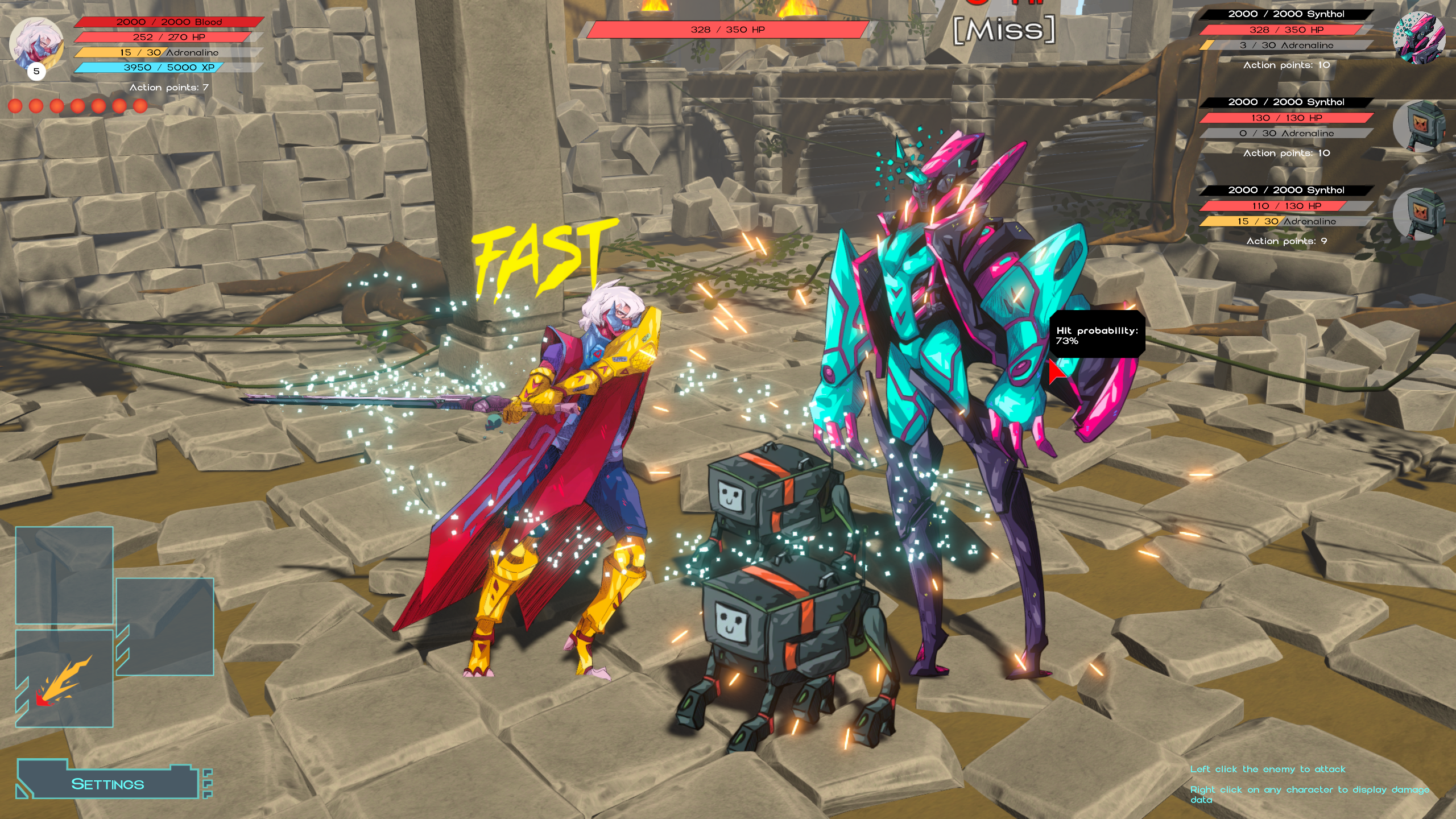Select the pink and cyan mech portrait
Screen dimensions: 1456x819
(1418, 38)
